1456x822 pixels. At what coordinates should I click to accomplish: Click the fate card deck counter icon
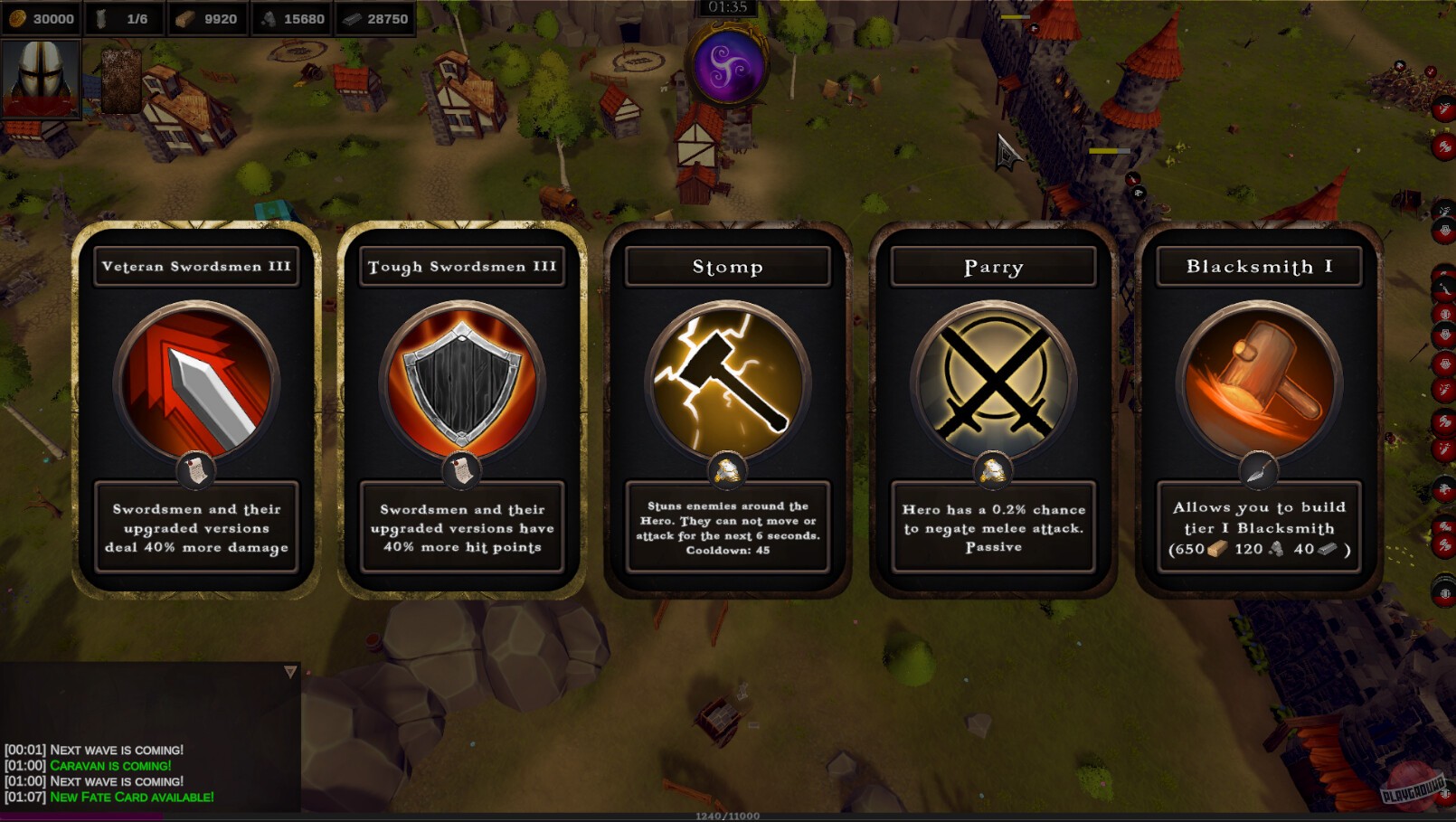[x=99, y=18]
